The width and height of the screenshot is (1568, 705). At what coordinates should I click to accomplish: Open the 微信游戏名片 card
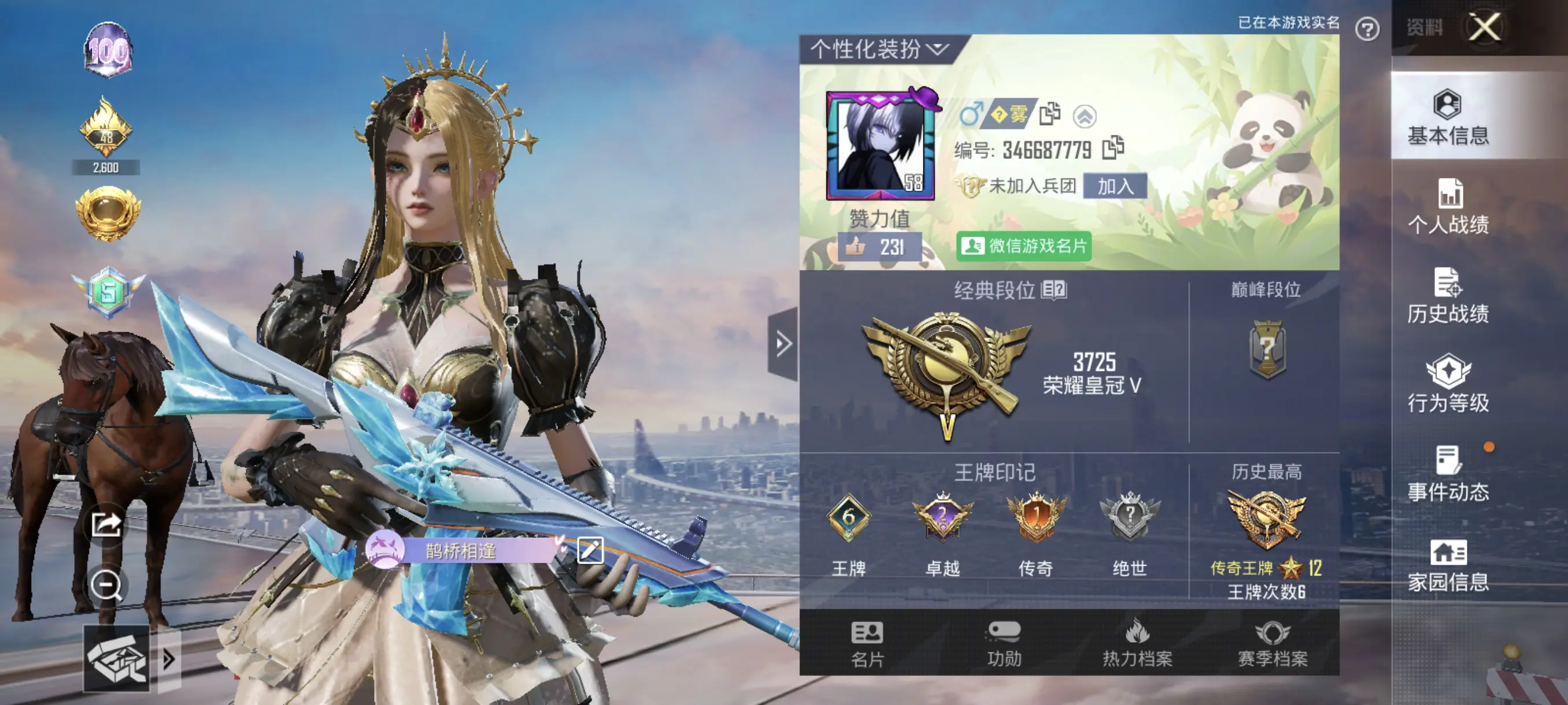1024,246
